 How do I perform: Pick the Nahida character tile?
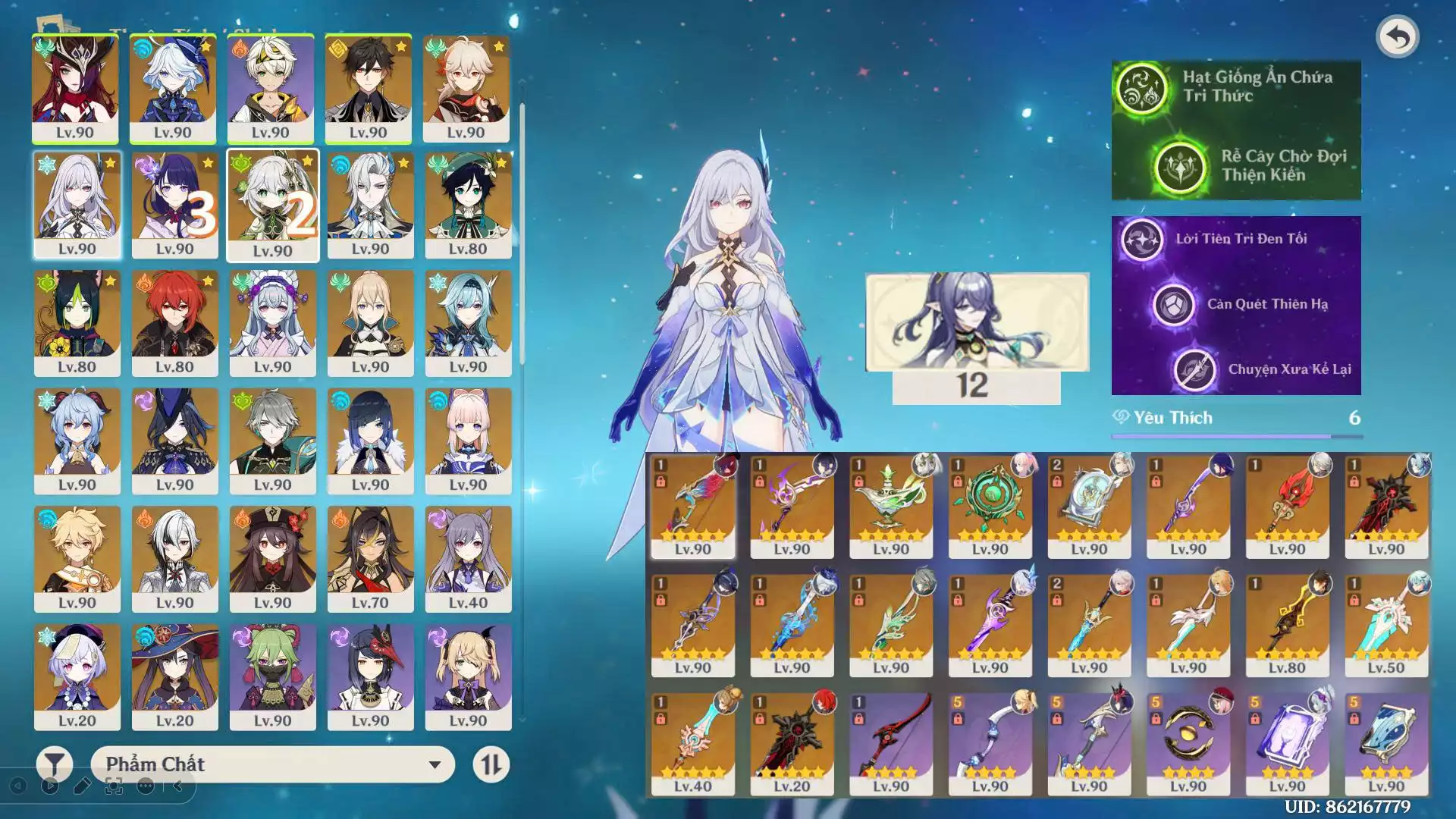272,205
